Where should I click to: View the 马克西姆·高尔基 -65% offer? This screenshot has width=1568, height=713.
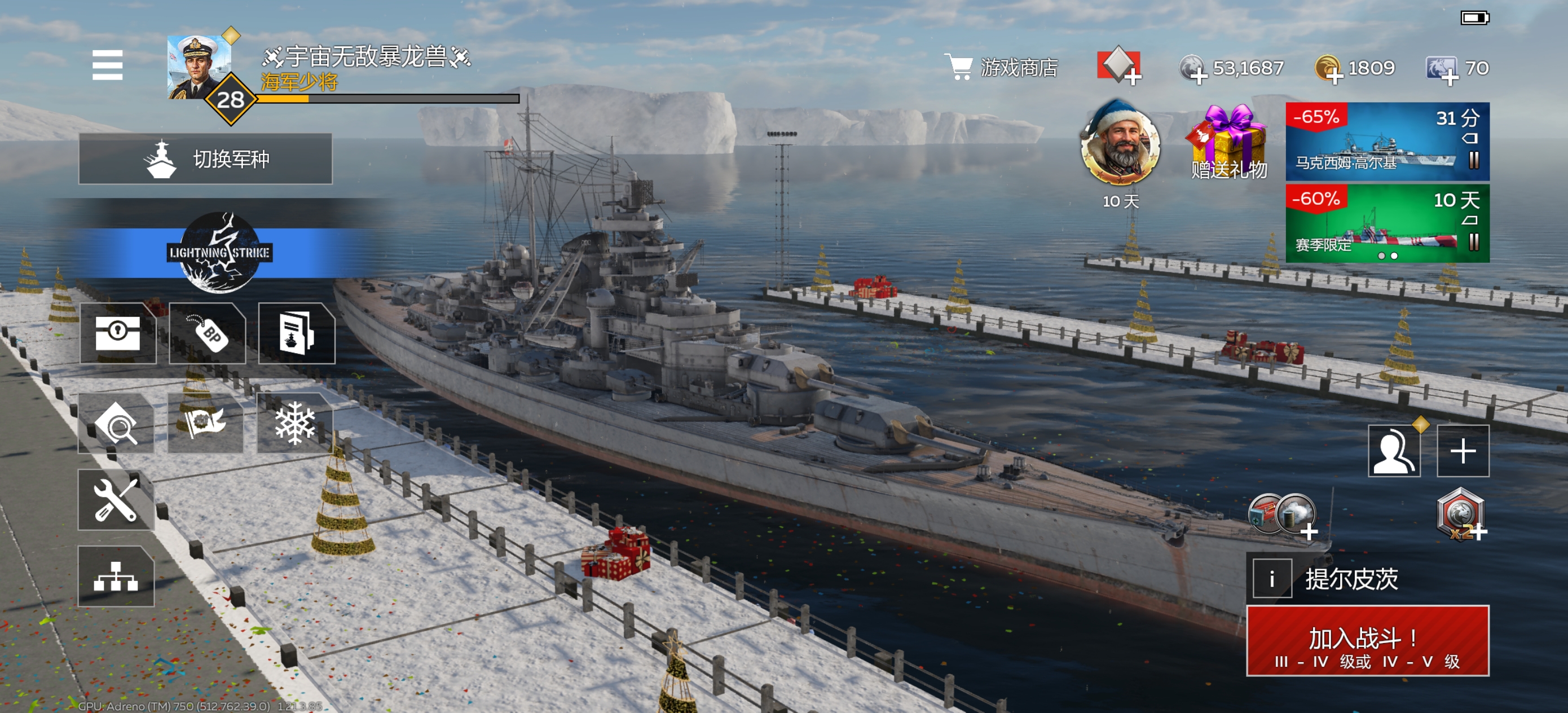click(1386, 141)
